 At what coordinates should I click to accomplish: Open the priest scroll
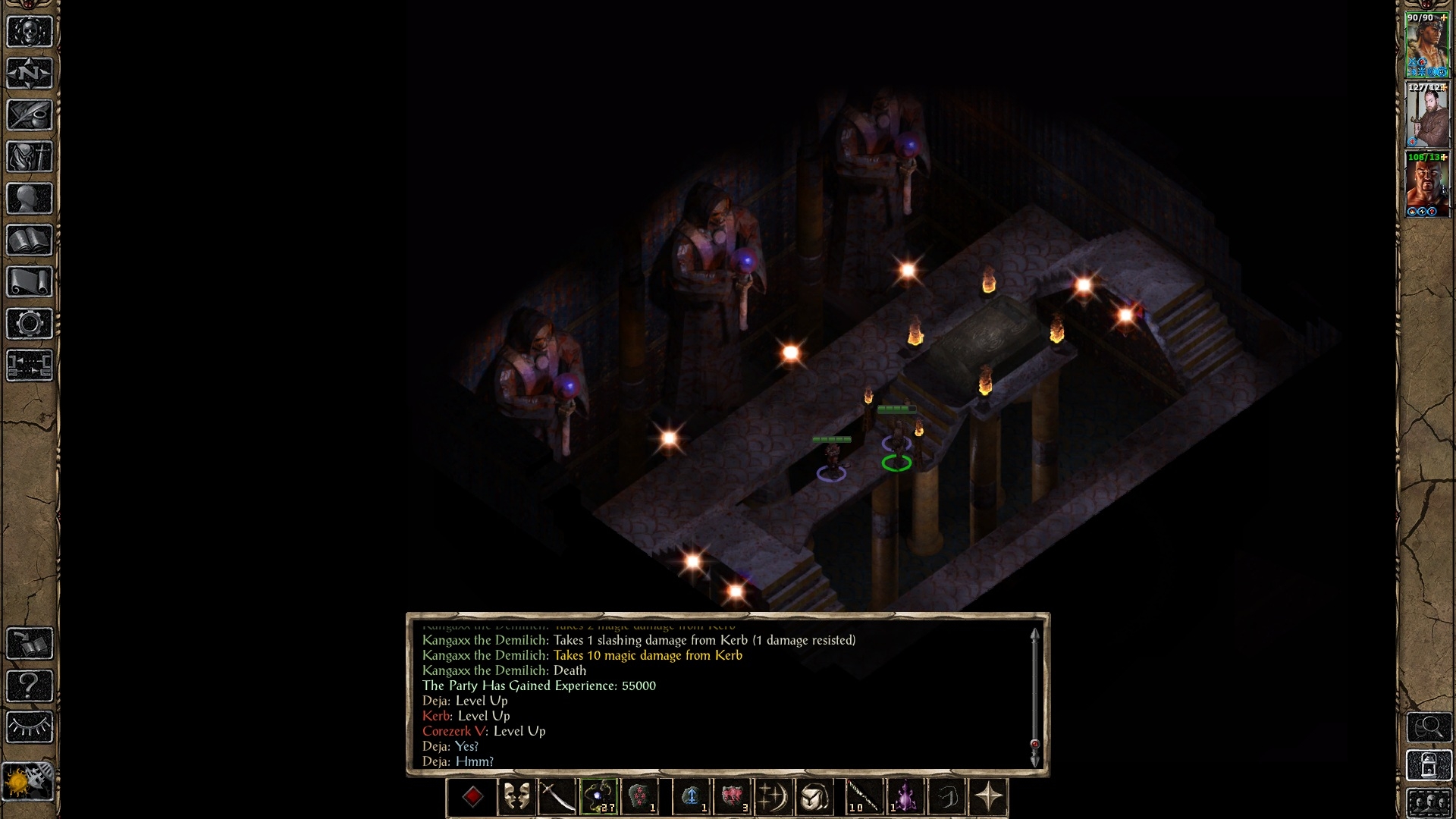tap(30, 282)
